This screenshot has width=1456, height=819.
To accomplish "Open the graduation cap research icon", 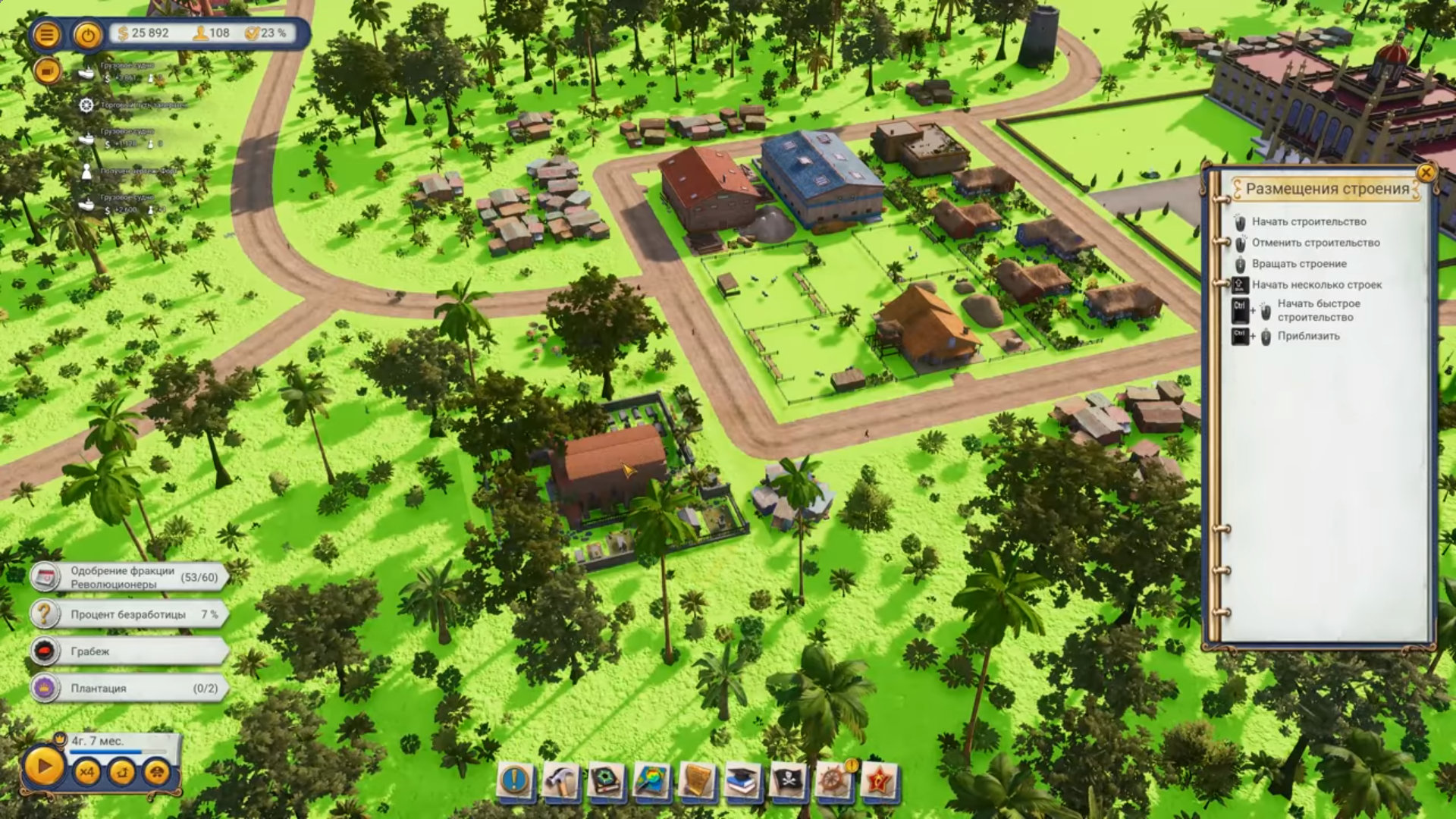I will tap(742, 780).
